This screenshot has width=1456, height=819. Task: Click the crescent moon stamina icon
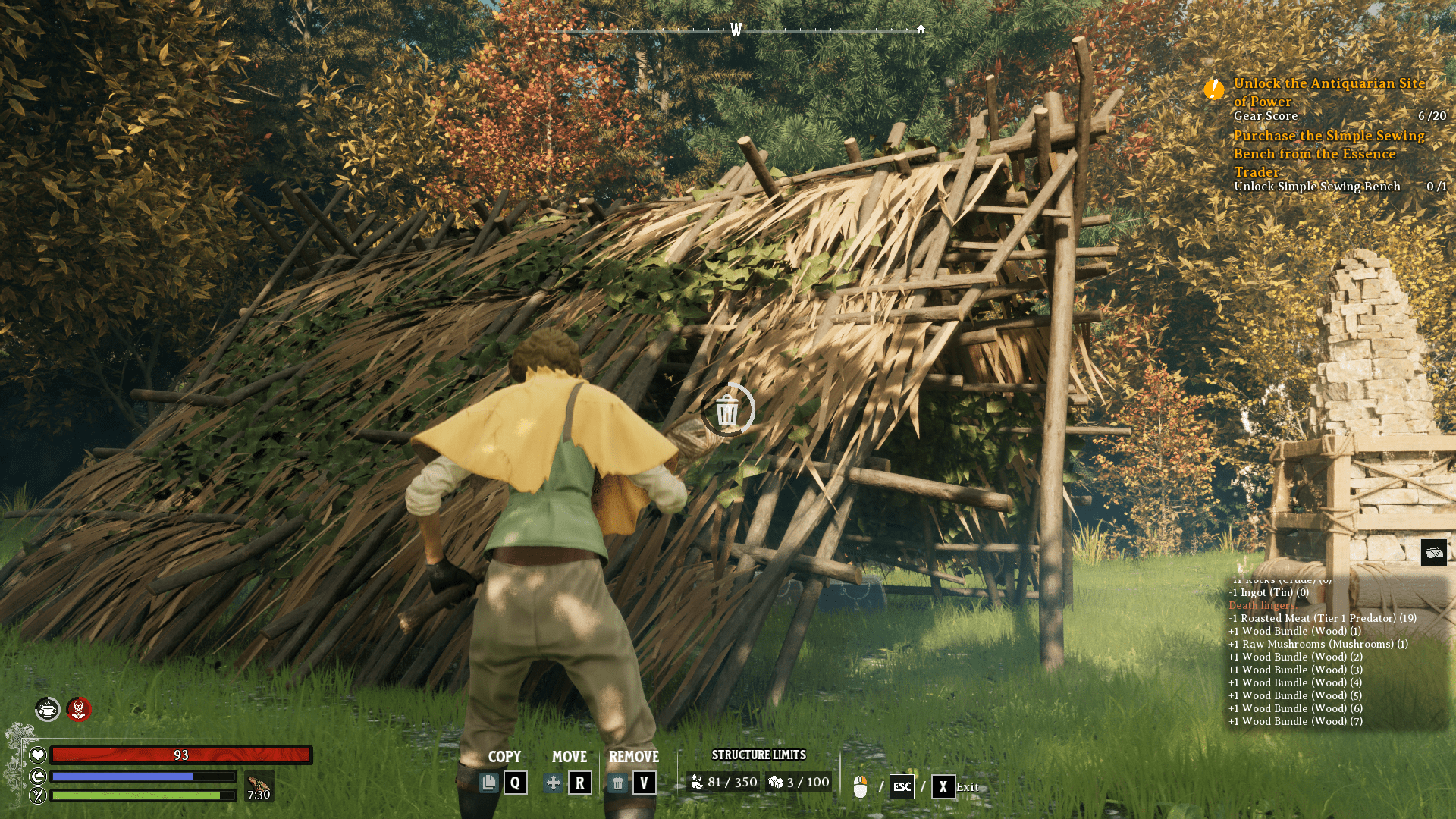point(36,776)
